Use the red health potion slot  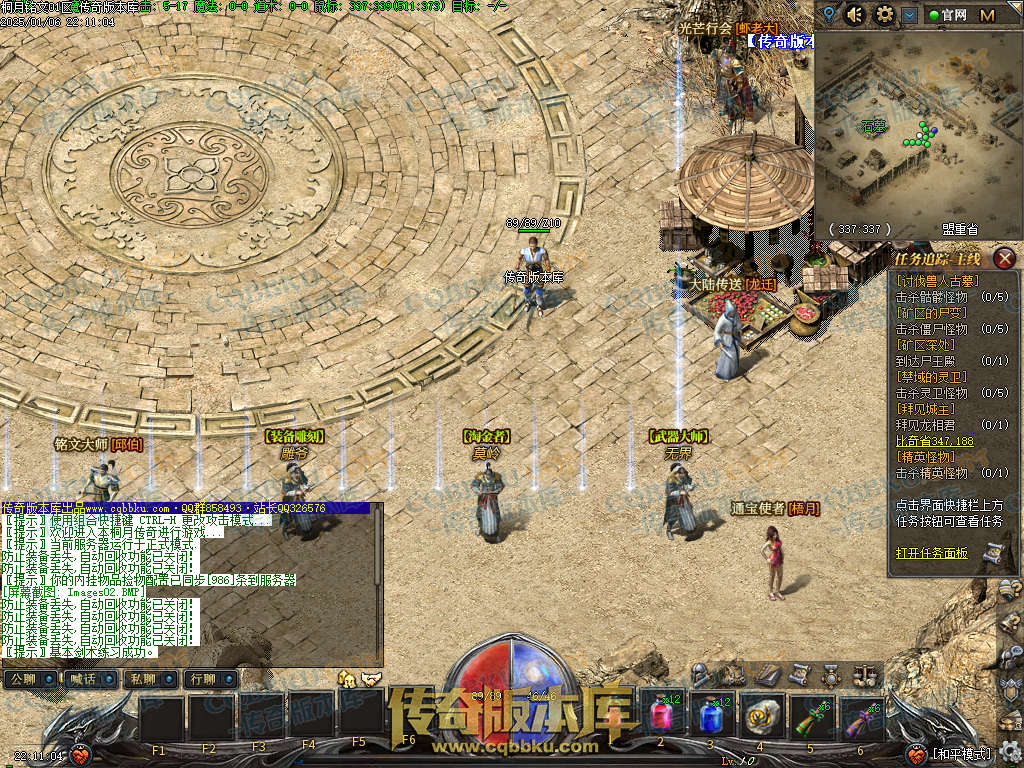(662, 714)
